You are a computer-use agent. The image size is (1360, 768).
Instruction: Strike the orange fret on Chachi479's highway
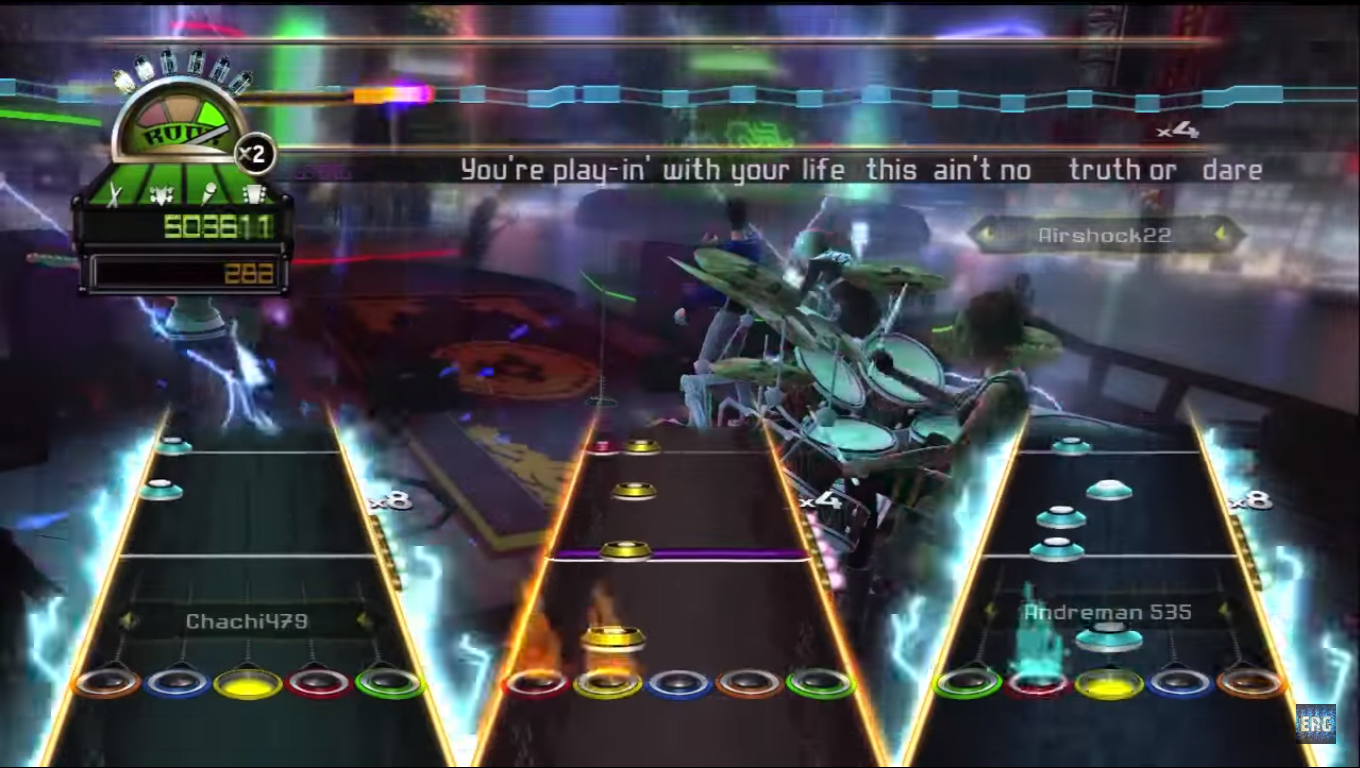(x=107, y=683)
